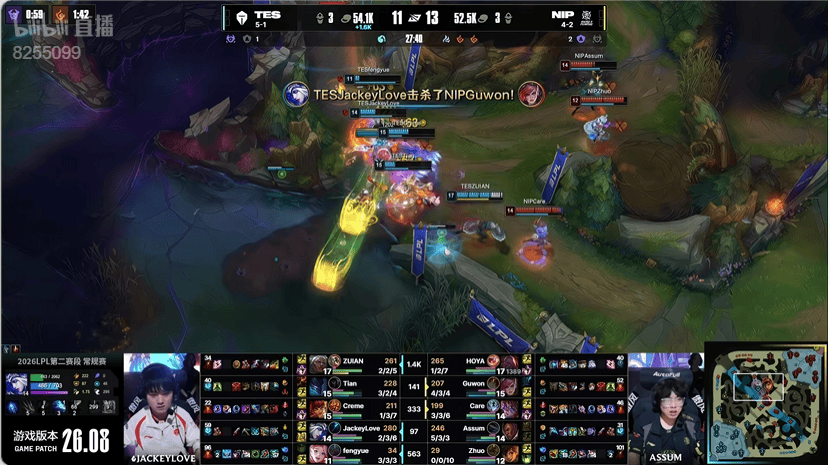The height and width of the screenshot is (465, 830).
Task: Open the minimap of Summoner's Rift
Action: click(x=765, y=402)
